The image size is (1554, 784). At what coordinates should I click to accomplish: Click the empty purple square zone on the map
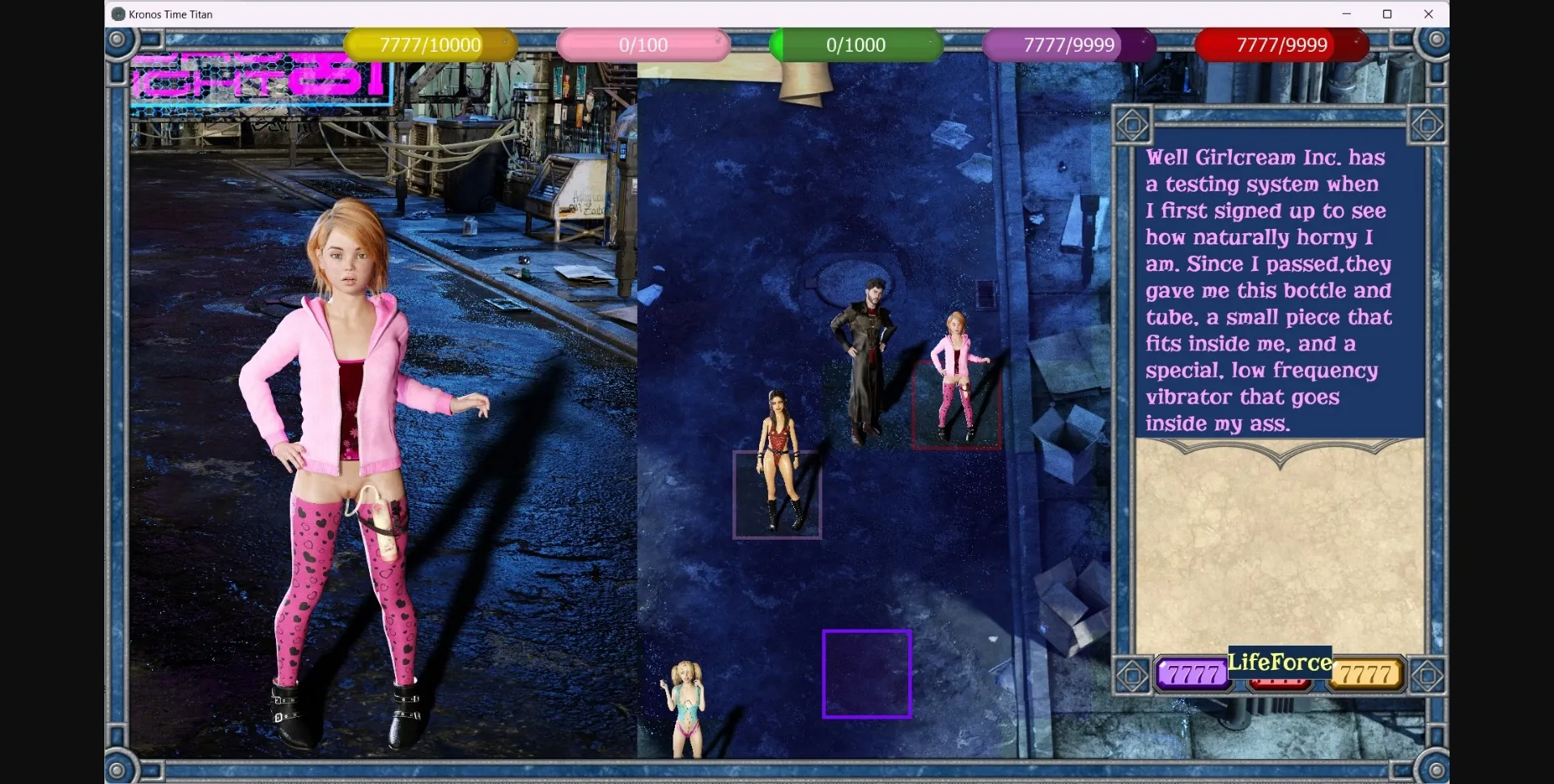(x=866, y=674)
